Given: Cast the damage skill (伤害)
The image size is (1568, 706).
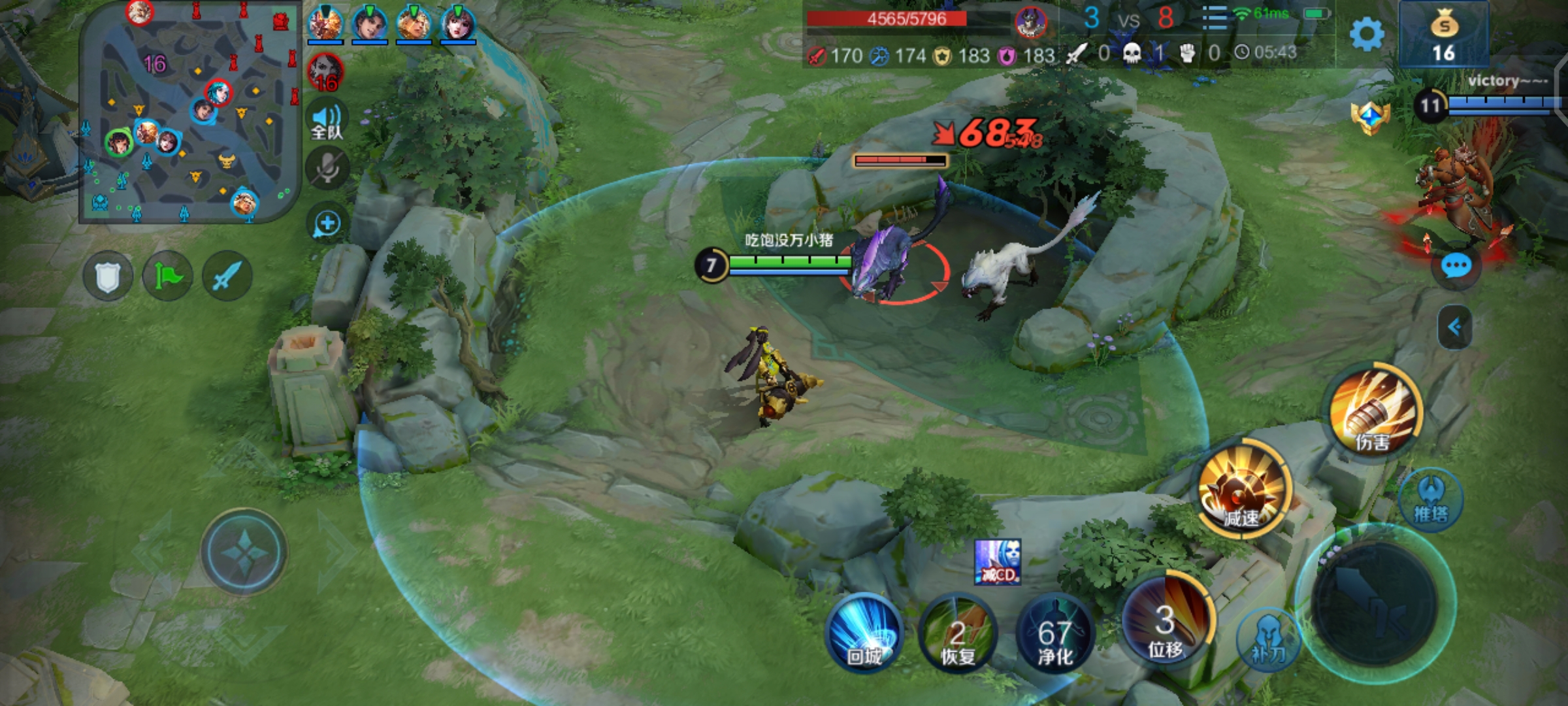Looking at the screenshot, I should coord(1375,412).
